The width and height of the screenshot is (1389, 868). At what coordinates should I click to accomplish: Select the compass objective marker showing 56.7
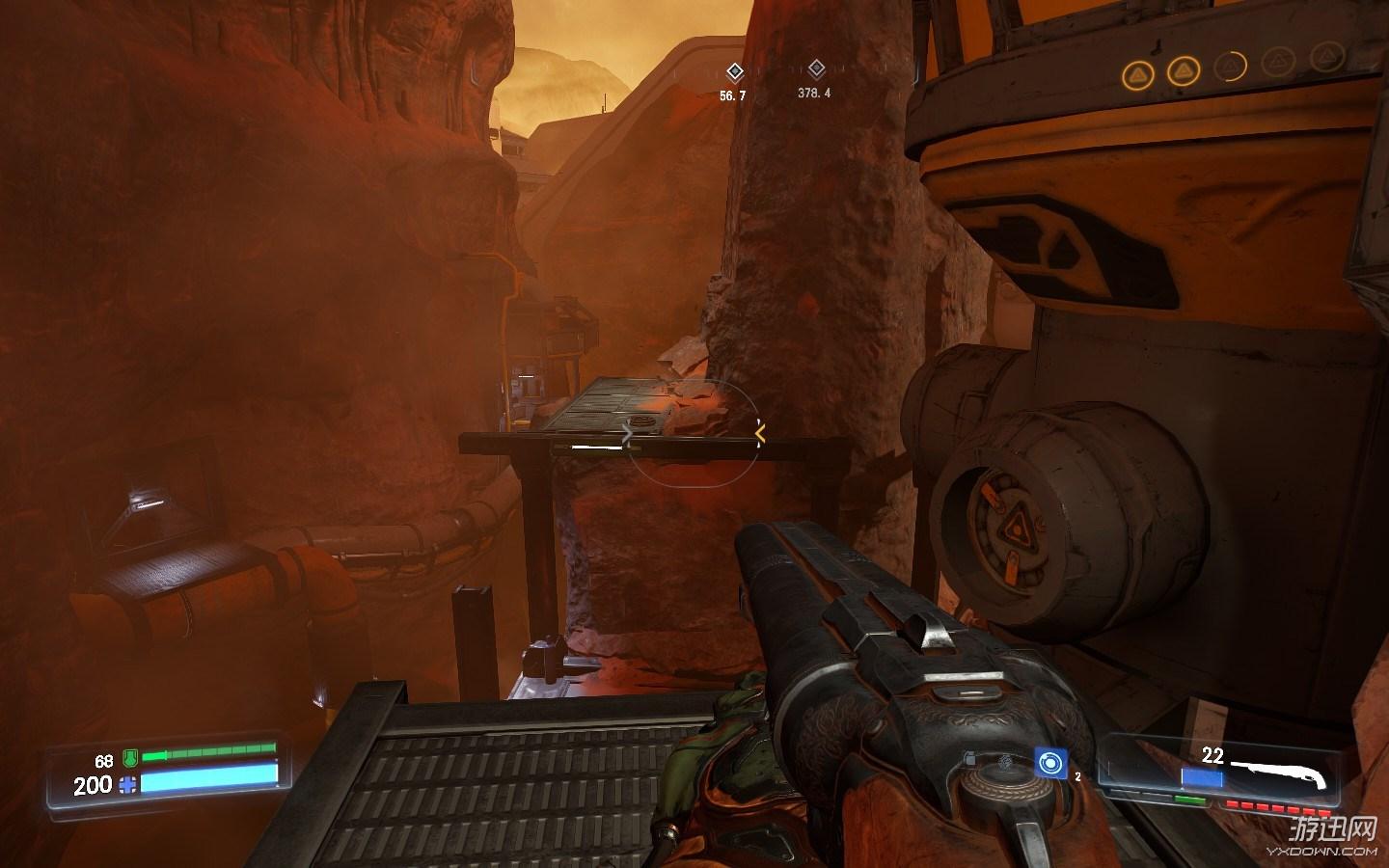click(x=734, y=71)
